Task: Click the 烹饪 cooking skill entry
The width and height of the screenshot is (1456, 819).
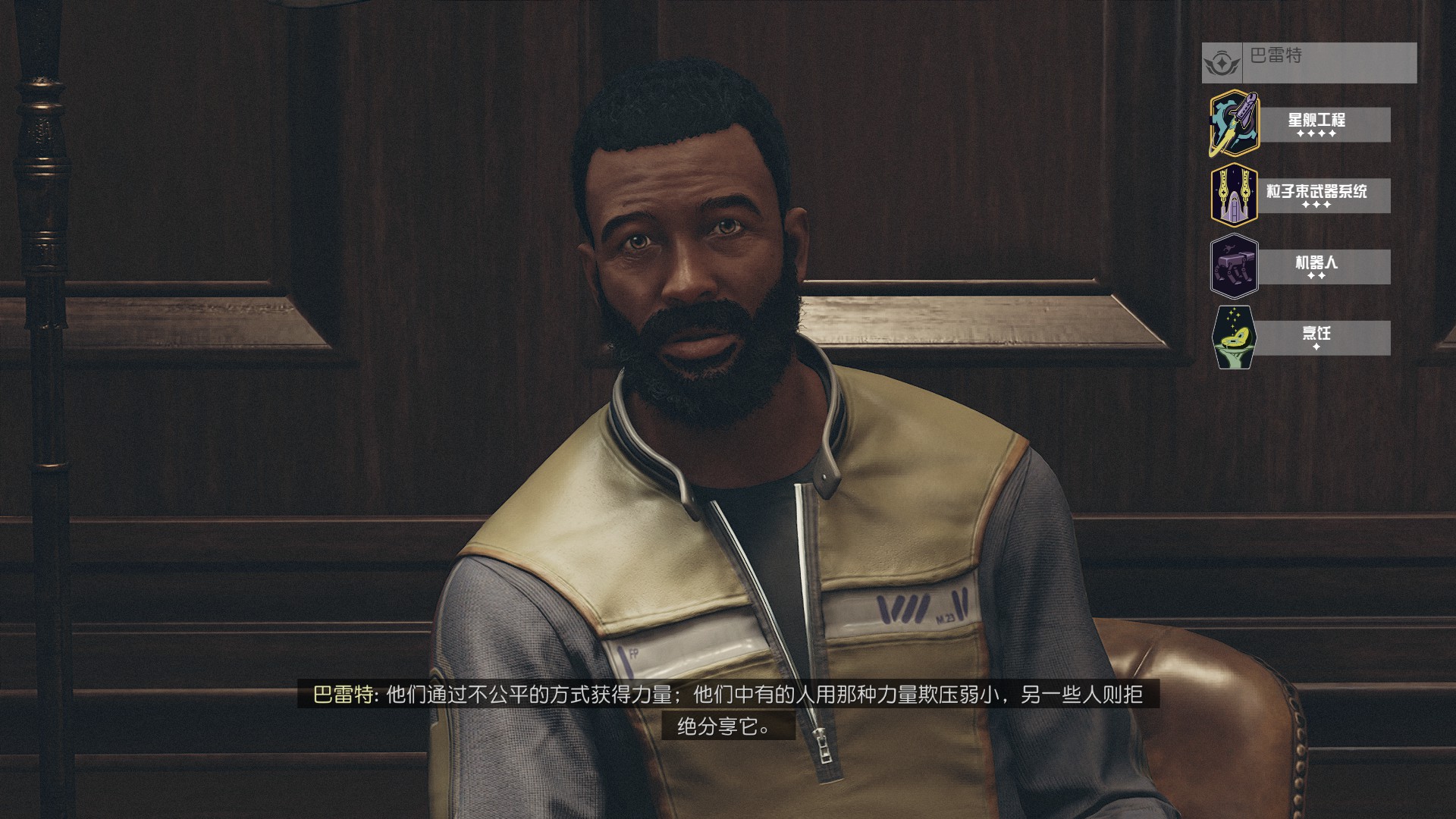Action: point(1316,337)
